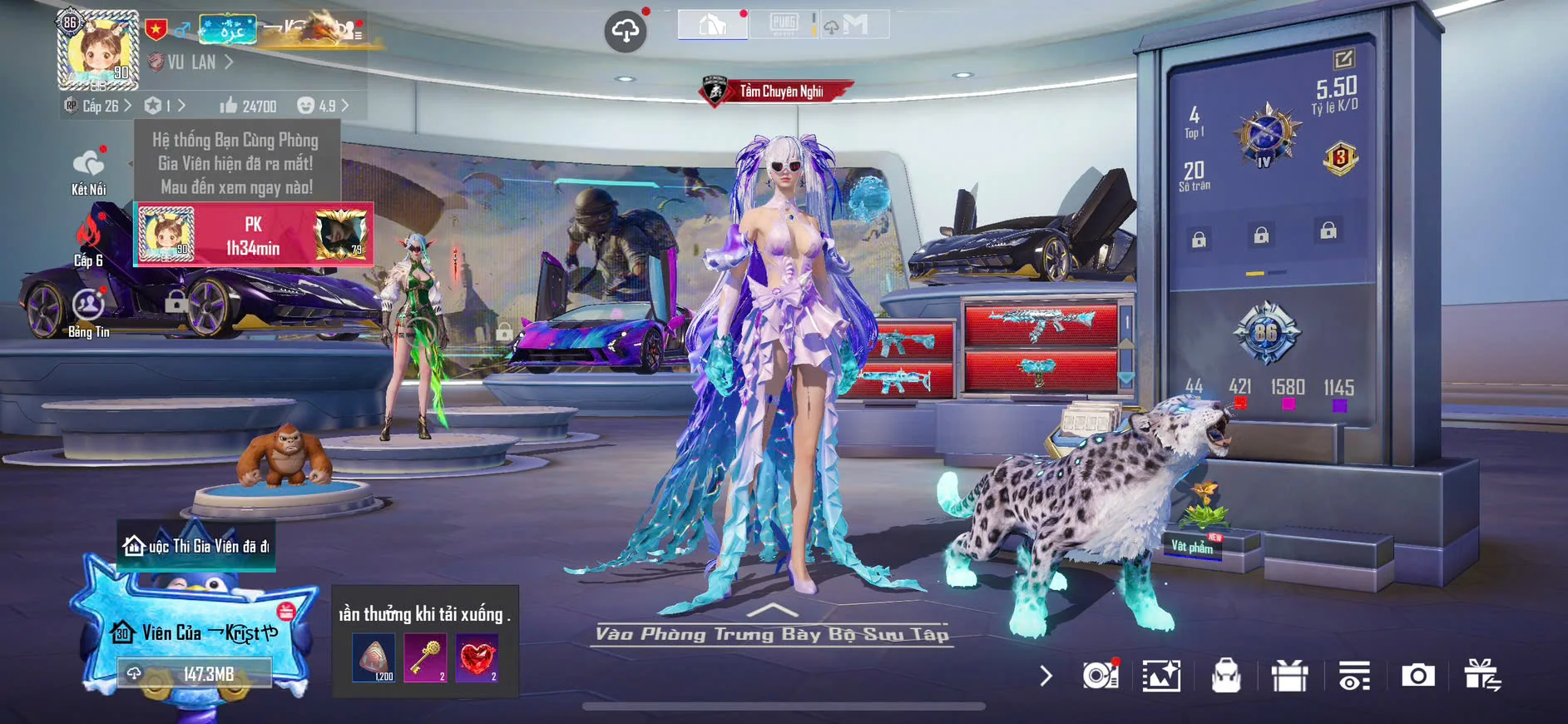This screenshot has width=1568, height=724.
Task: Select the home collection tab
Action: click(712, 24)
